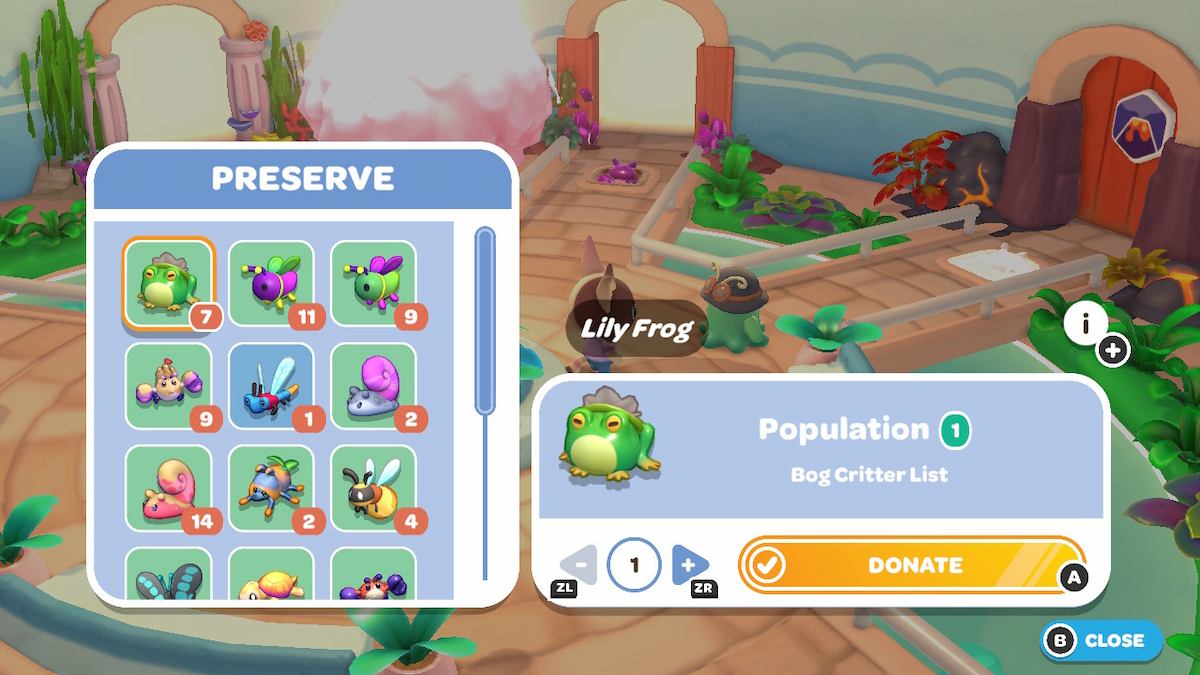1200x675 pixels.
Task: Pick the purple-clawed crab critter slot
Action: (168, 385)
